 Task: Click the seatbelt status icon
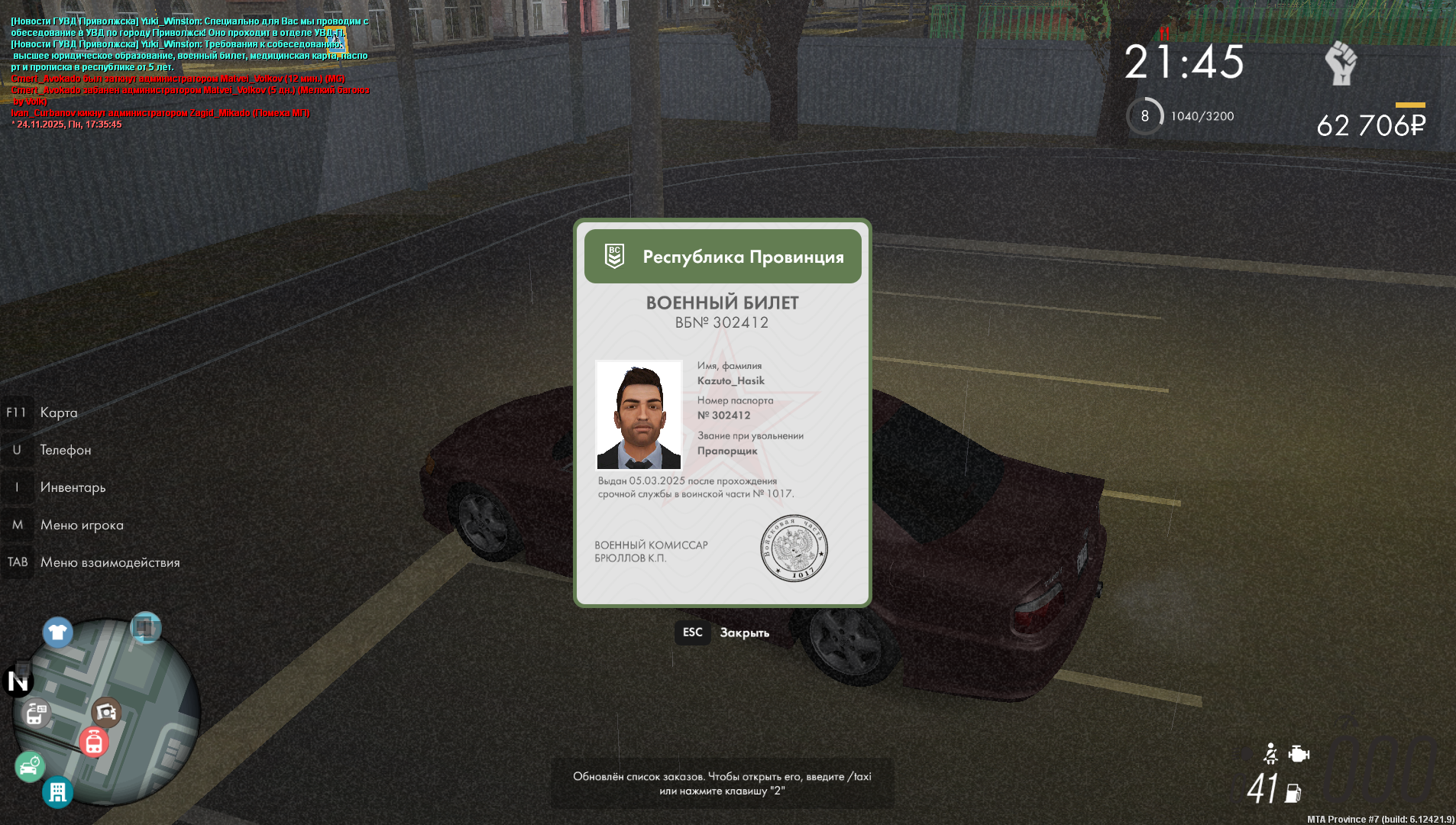click(x=1270, y=754)
